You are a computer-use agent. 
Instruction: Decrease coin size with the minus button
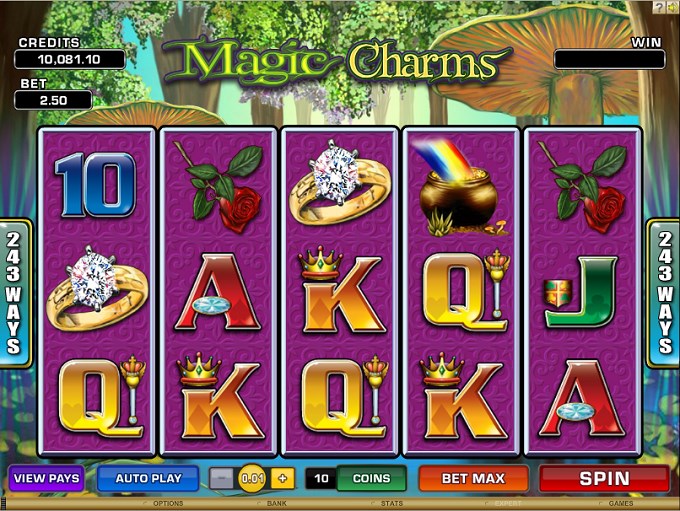223,478
